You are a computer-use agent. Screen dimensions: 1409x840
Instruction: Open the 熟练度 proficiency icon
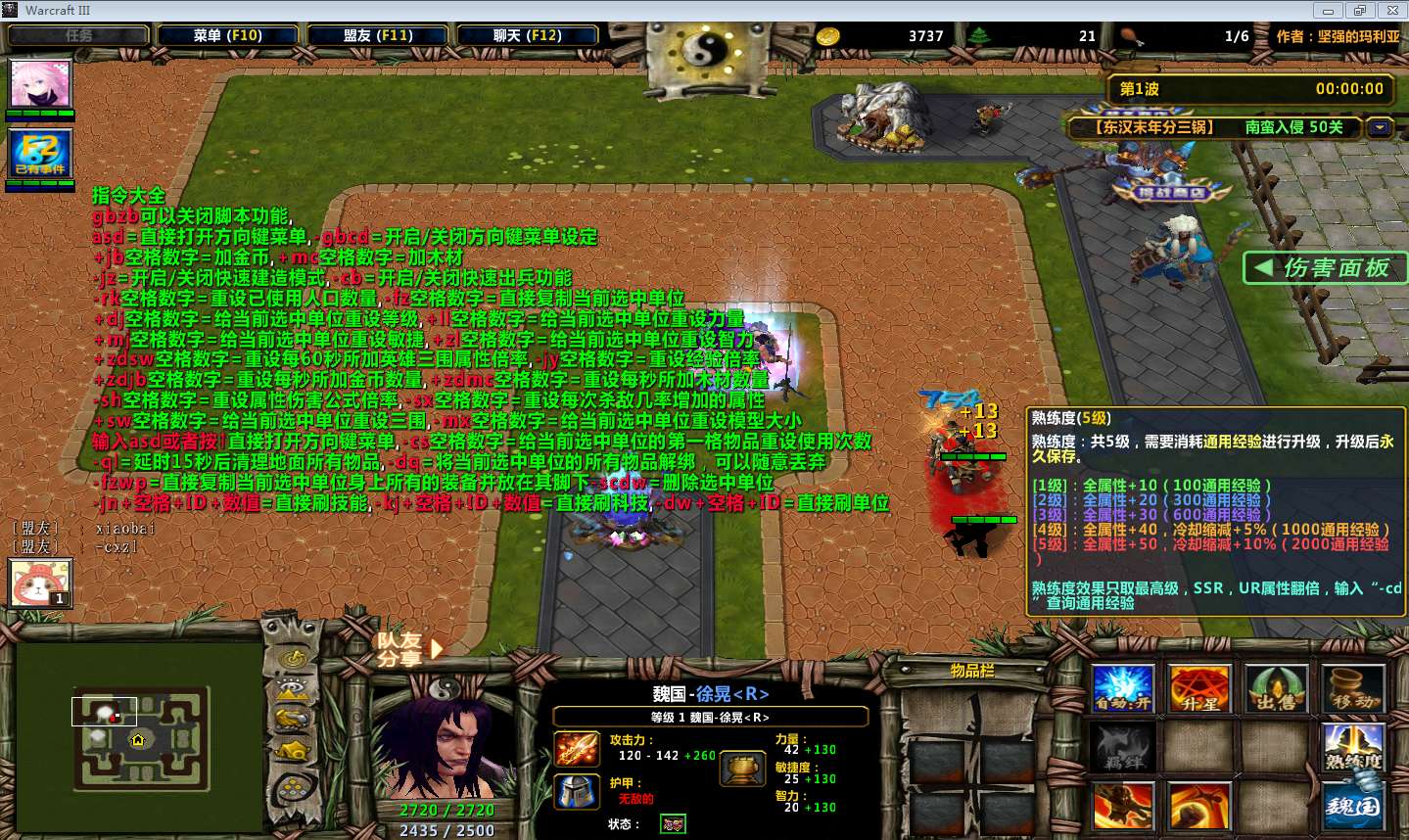[x=1355, y=749]
